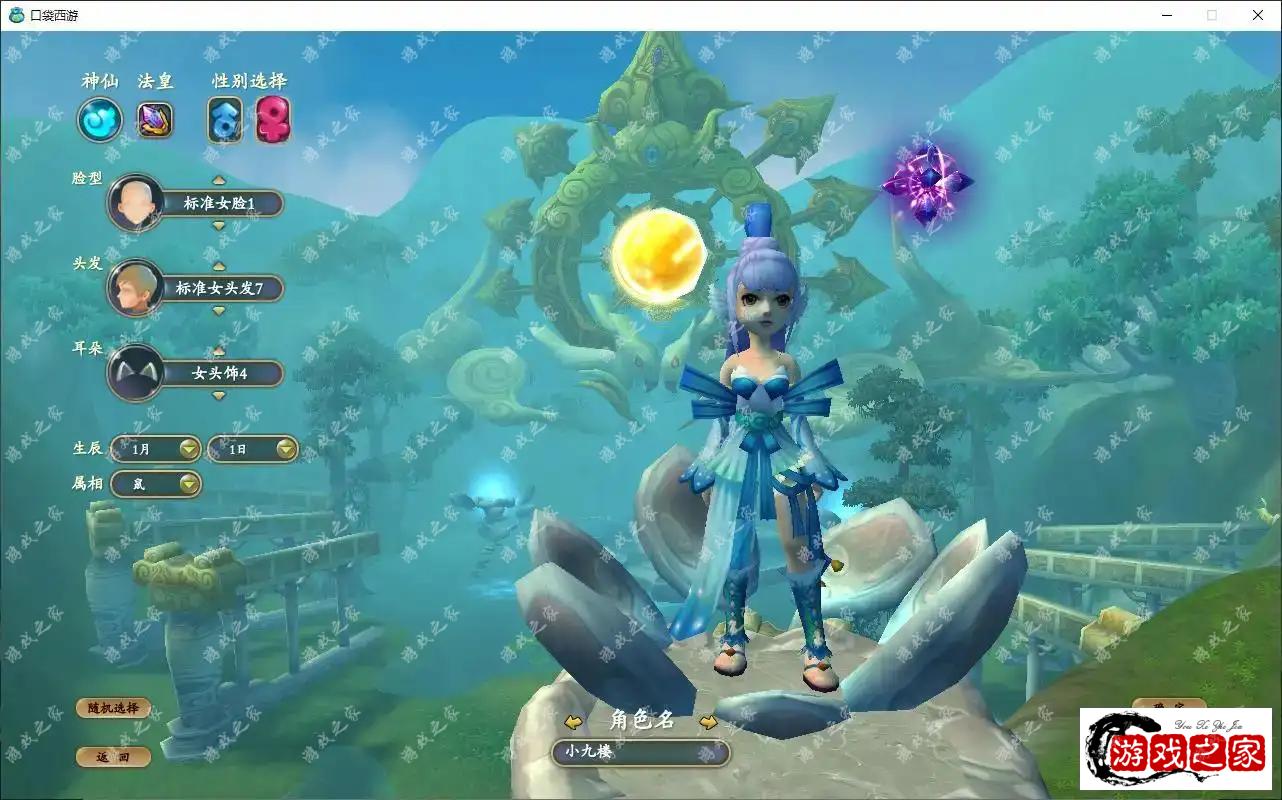Click the up arrow above 女头饰4
The width and height of the screenshot is (1282, 800).
[x=219, y=352]
